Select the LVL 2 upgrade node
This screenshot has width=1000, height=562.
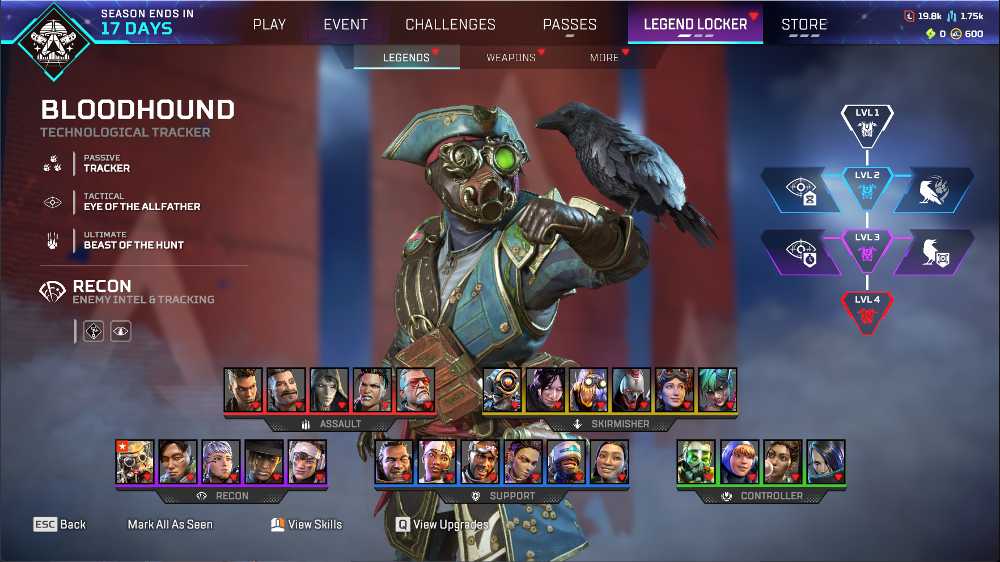[867, 184]
